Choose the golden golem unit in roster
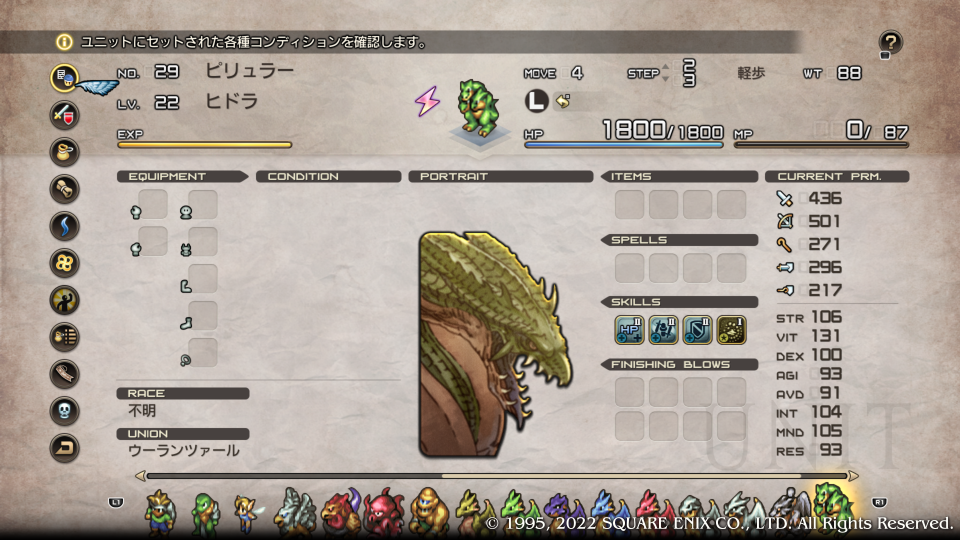 (428, 508)
